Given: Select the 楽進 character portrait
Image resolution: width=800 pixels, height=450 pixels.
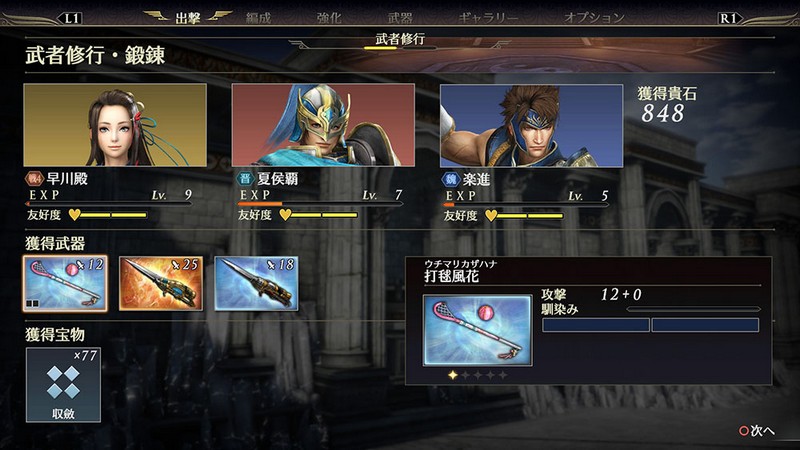Looking at the screenshot, I should coord(531,124).
